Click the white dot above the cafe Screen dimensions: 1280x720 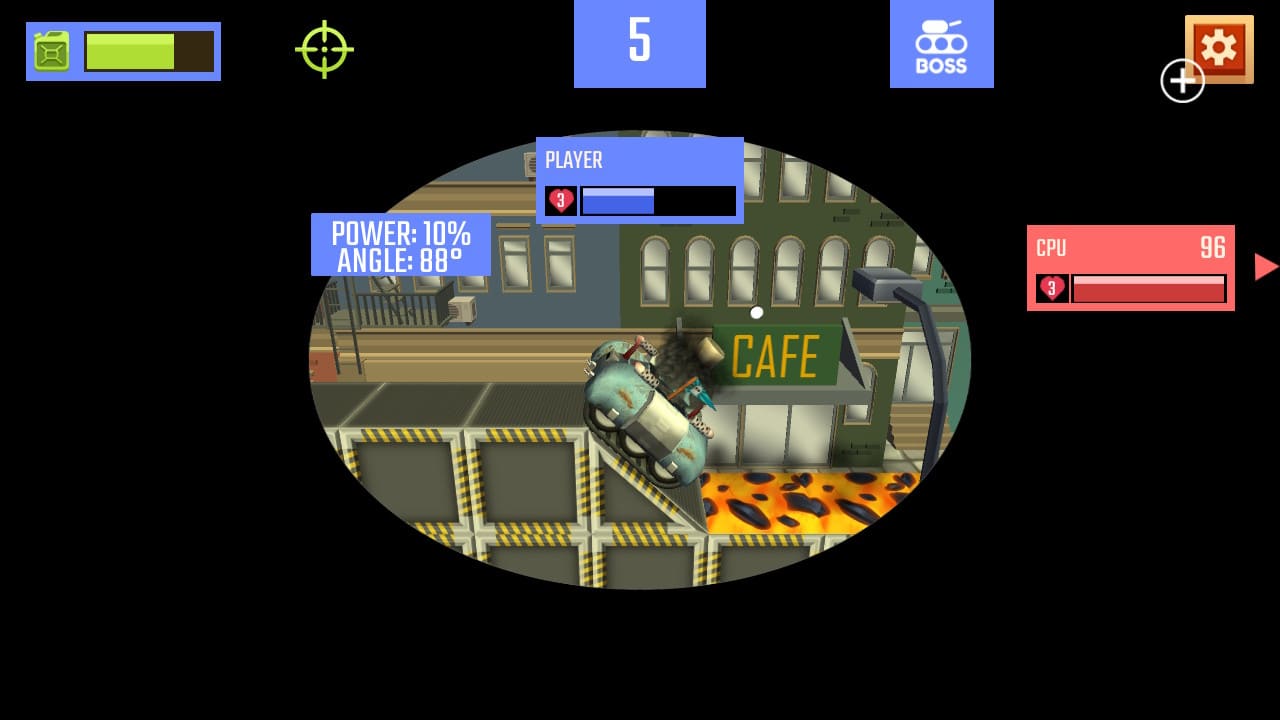756,312
